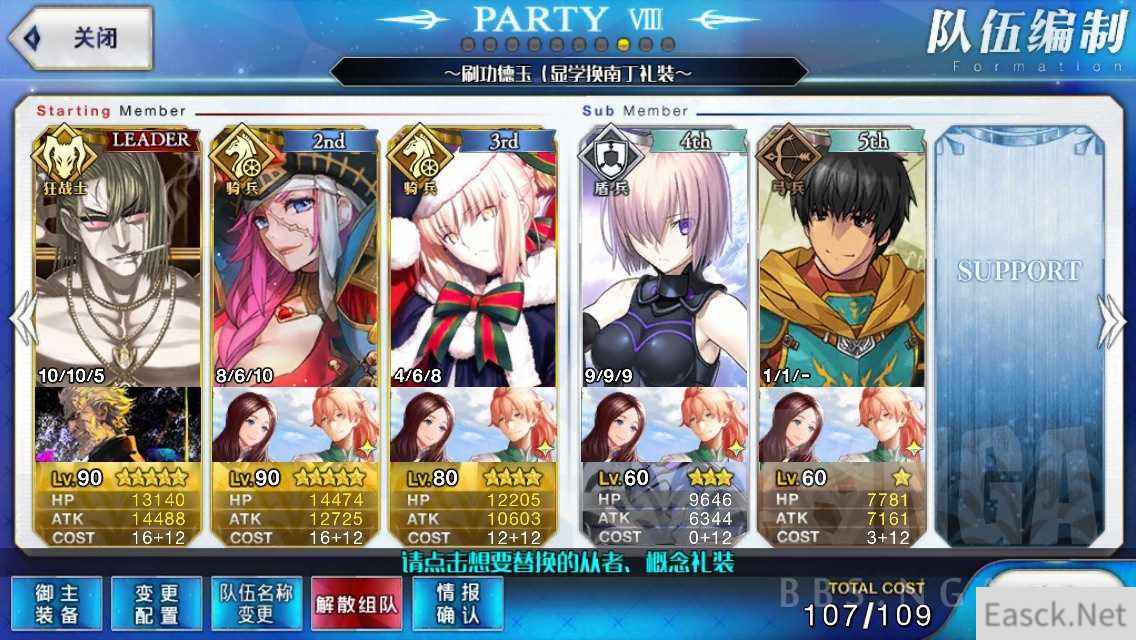
Task: Jump to the last party dot
Action: 668,44
